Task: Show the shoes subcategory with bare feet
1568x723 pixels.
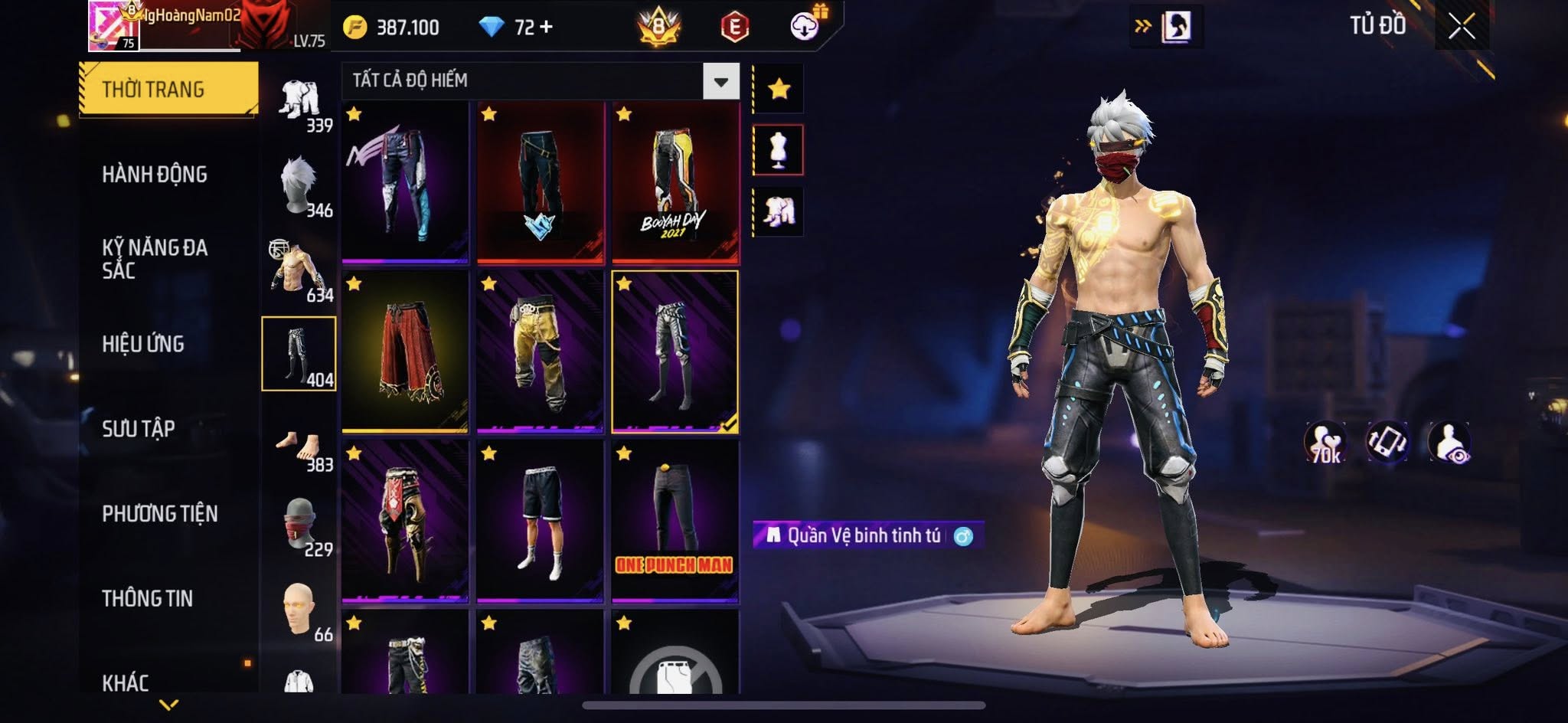Action: pyautogui.click(x=299, y=448)
